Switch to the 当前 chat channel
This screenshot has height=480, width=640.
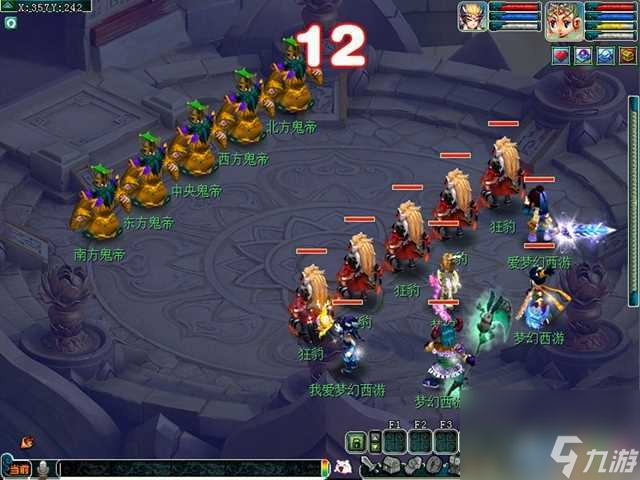pos(17,468)
